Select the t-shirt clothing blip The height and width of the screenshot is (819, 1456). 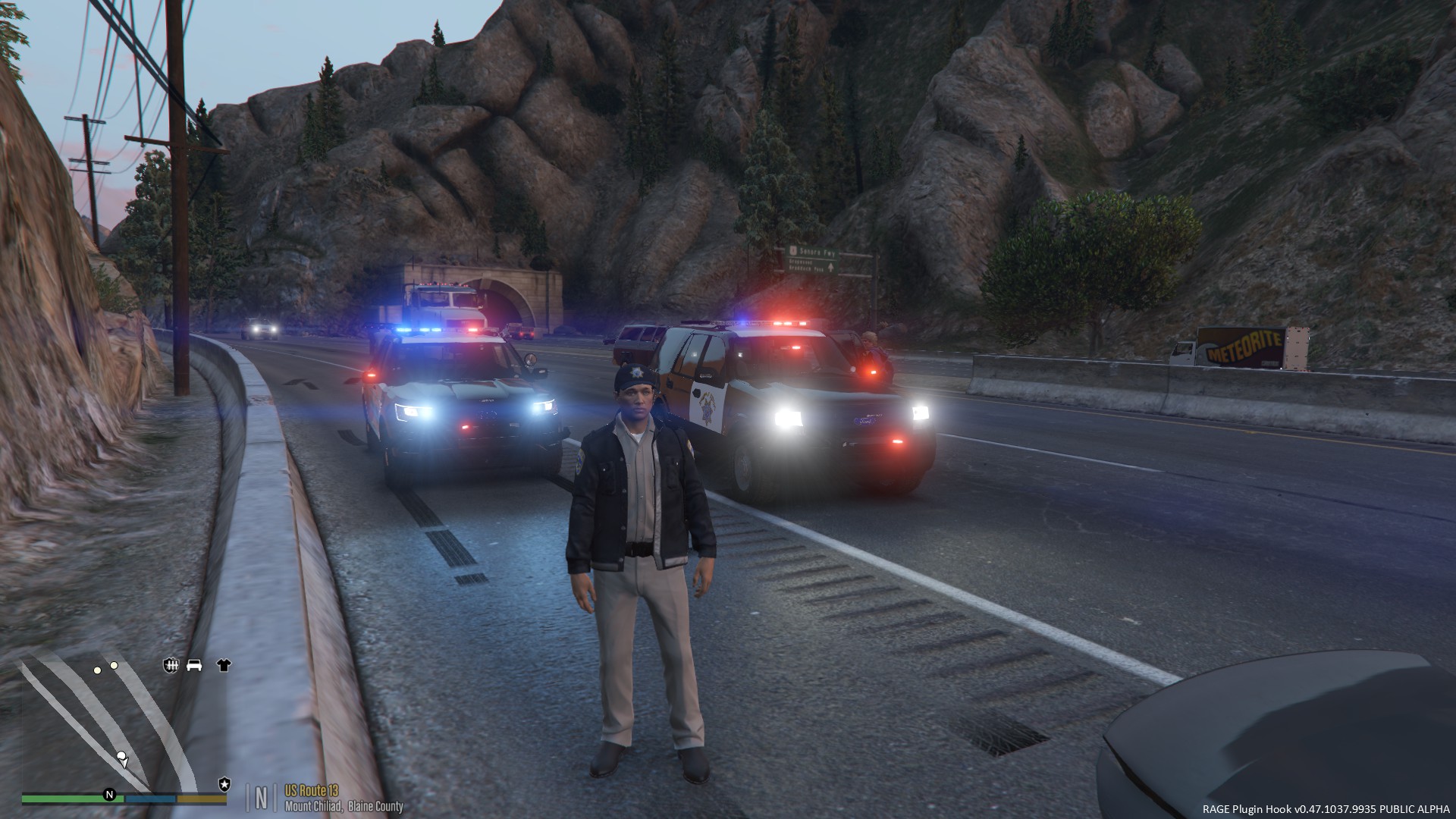point(223,665)
